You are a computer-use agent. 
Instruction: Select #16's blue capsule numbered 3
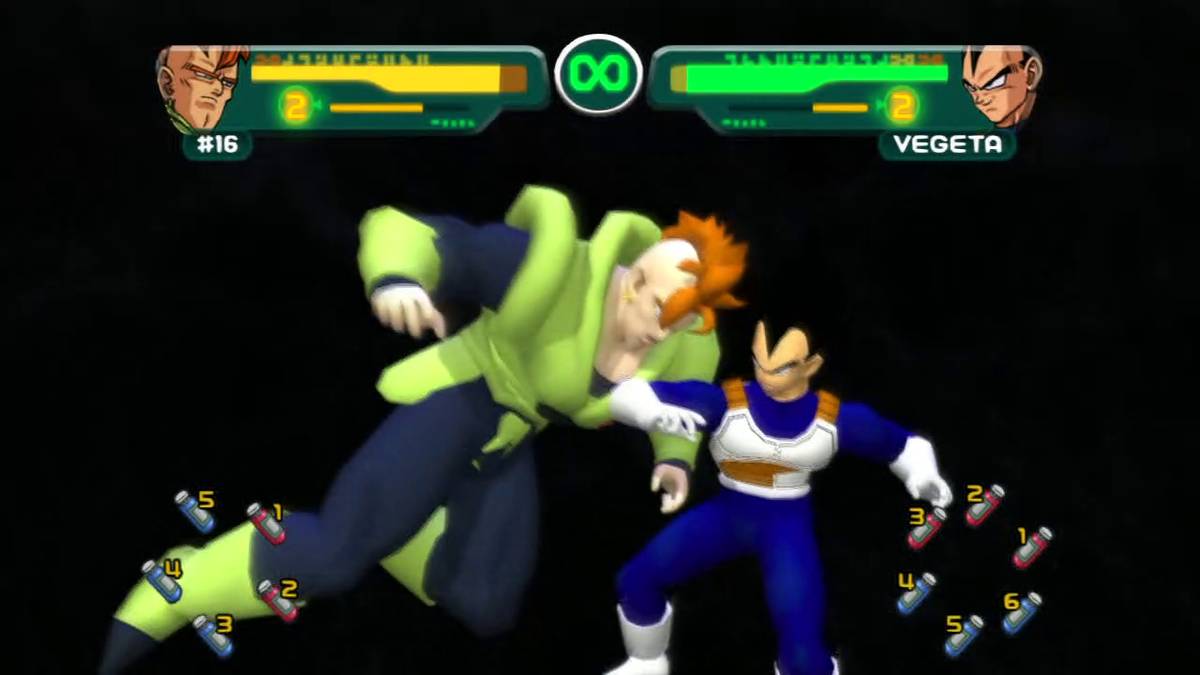[x=212, y=636]
